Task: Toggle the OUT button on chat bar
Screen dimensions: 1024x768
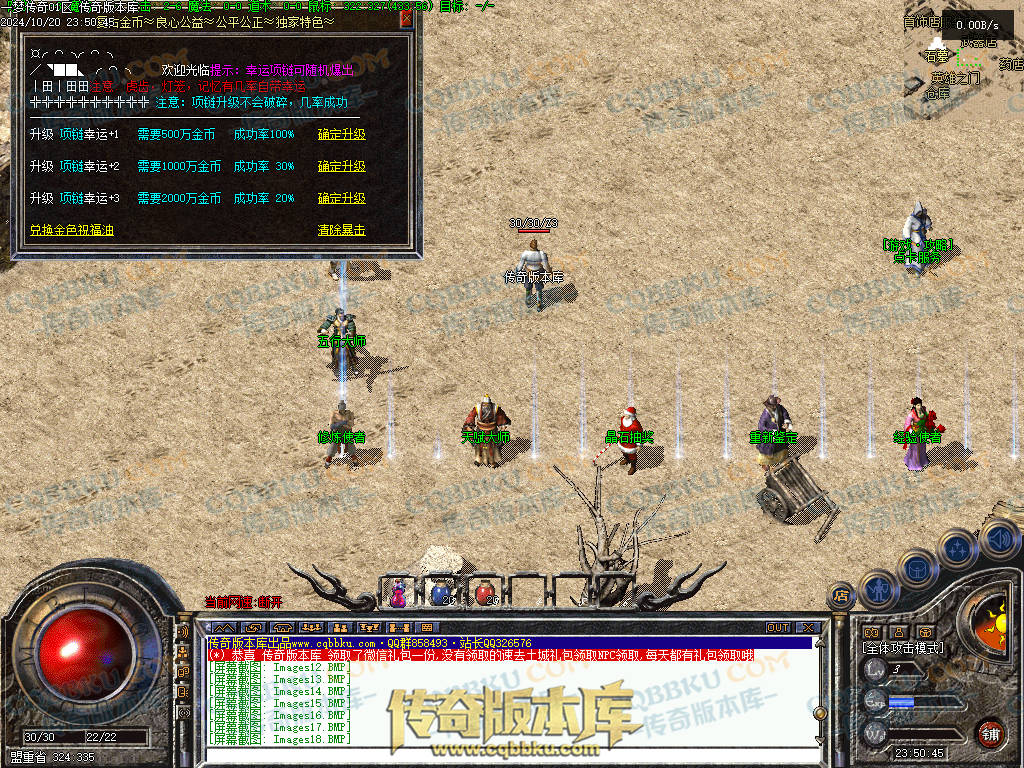Action: [x=778, y=628]
